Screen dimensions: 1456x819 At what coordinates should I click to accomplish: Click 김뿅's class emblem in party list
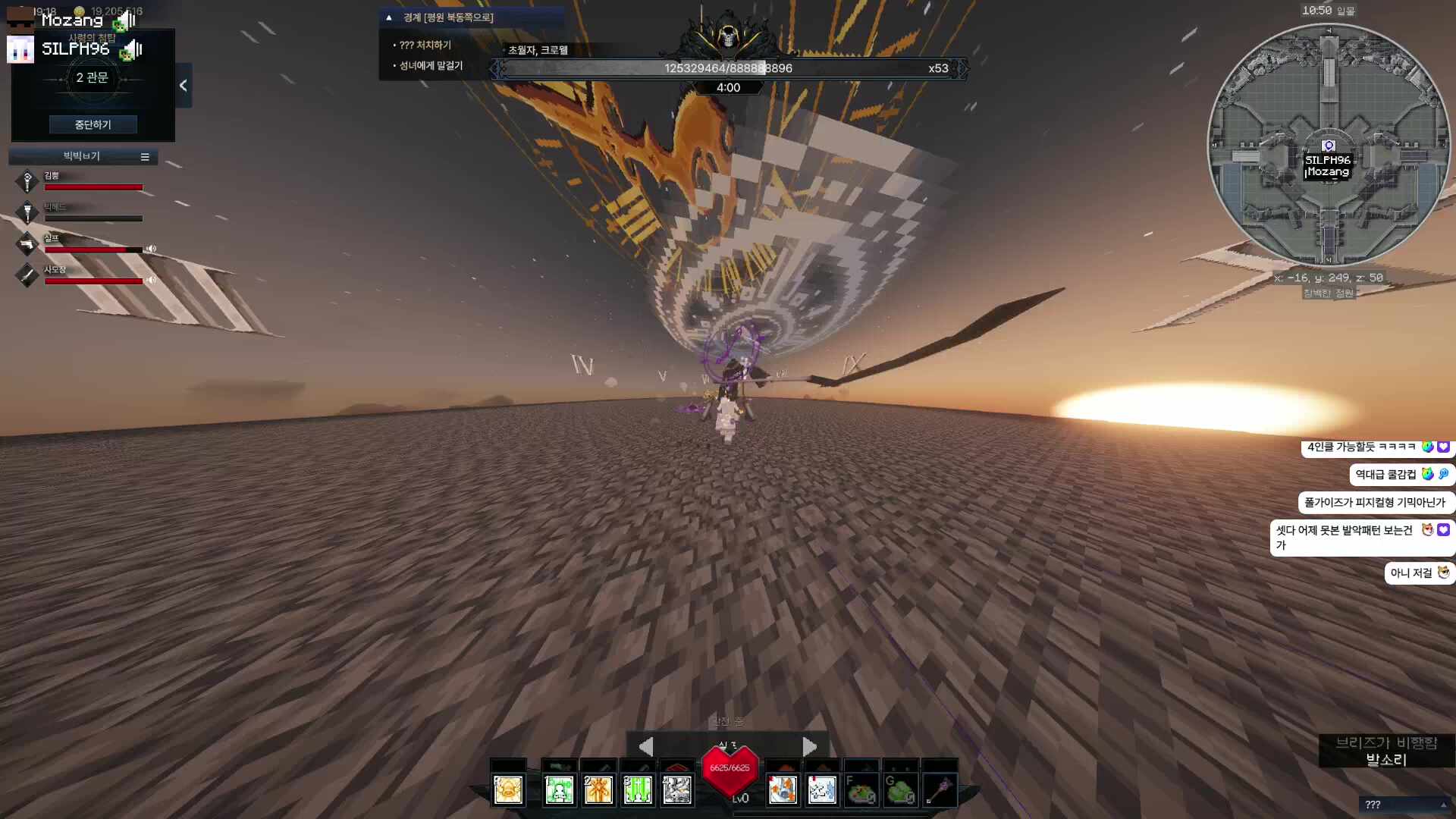[27, 181]
